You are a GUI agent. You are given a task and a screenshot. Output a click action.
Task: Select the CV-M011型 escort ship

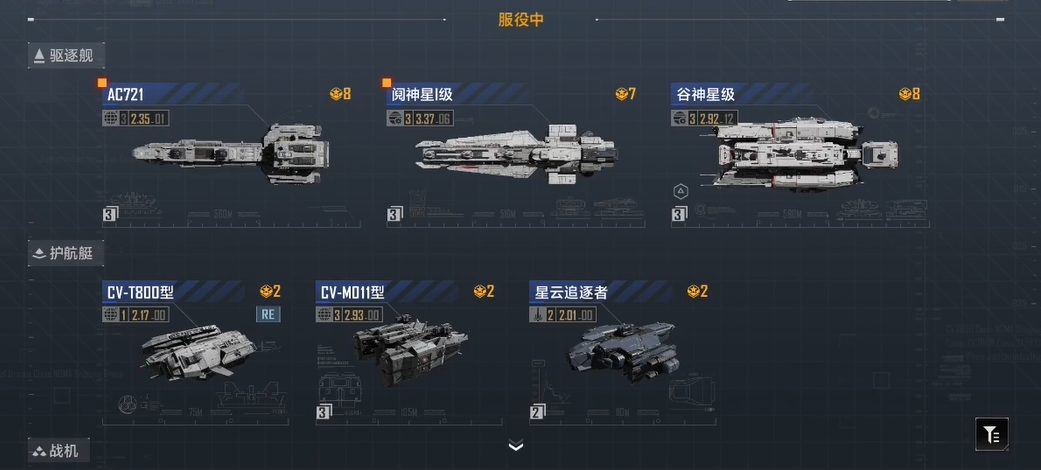405,352
